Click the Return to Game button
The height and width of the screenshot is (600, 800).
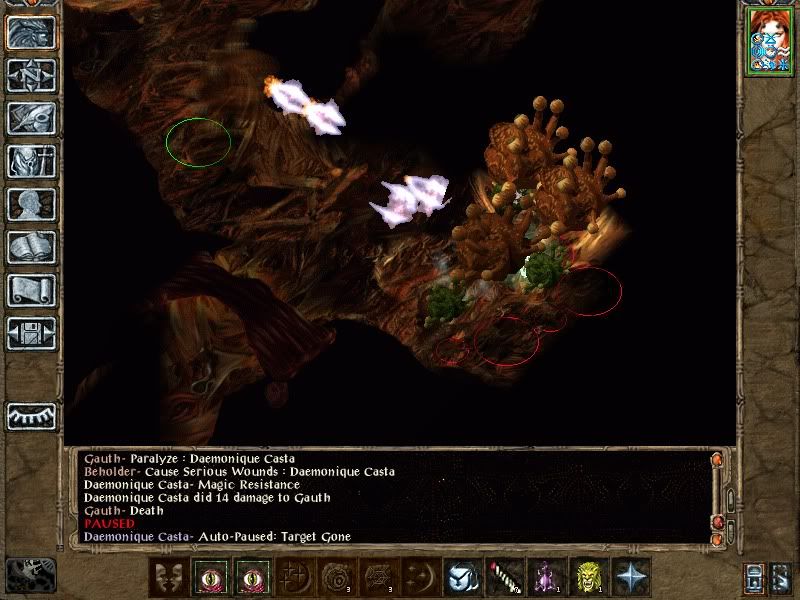(x=31, y=33)
